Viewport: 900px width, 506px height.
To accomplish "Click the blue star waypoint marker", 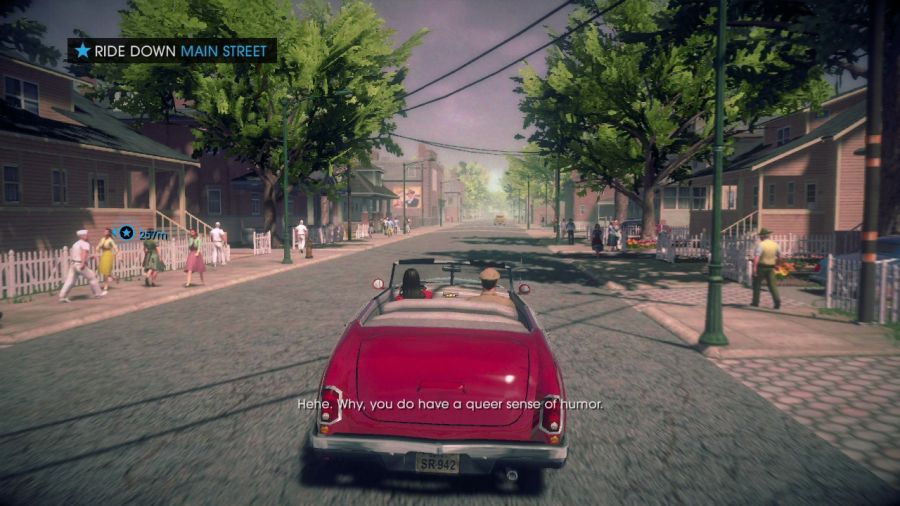I will (x=127, y=233).
